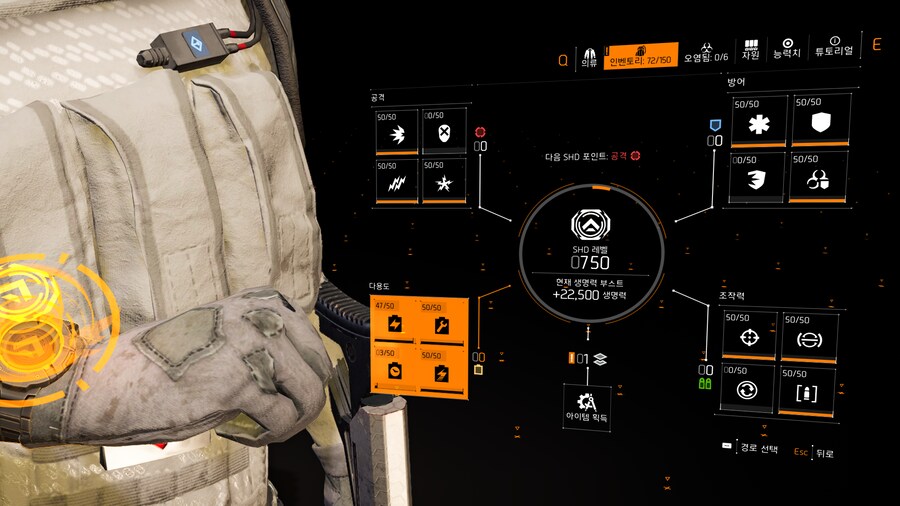Image resolution: width=900 pixels, height=506 pixels.
Task: Select the burst arrow offense upgrade
Action: click(397, 131)
